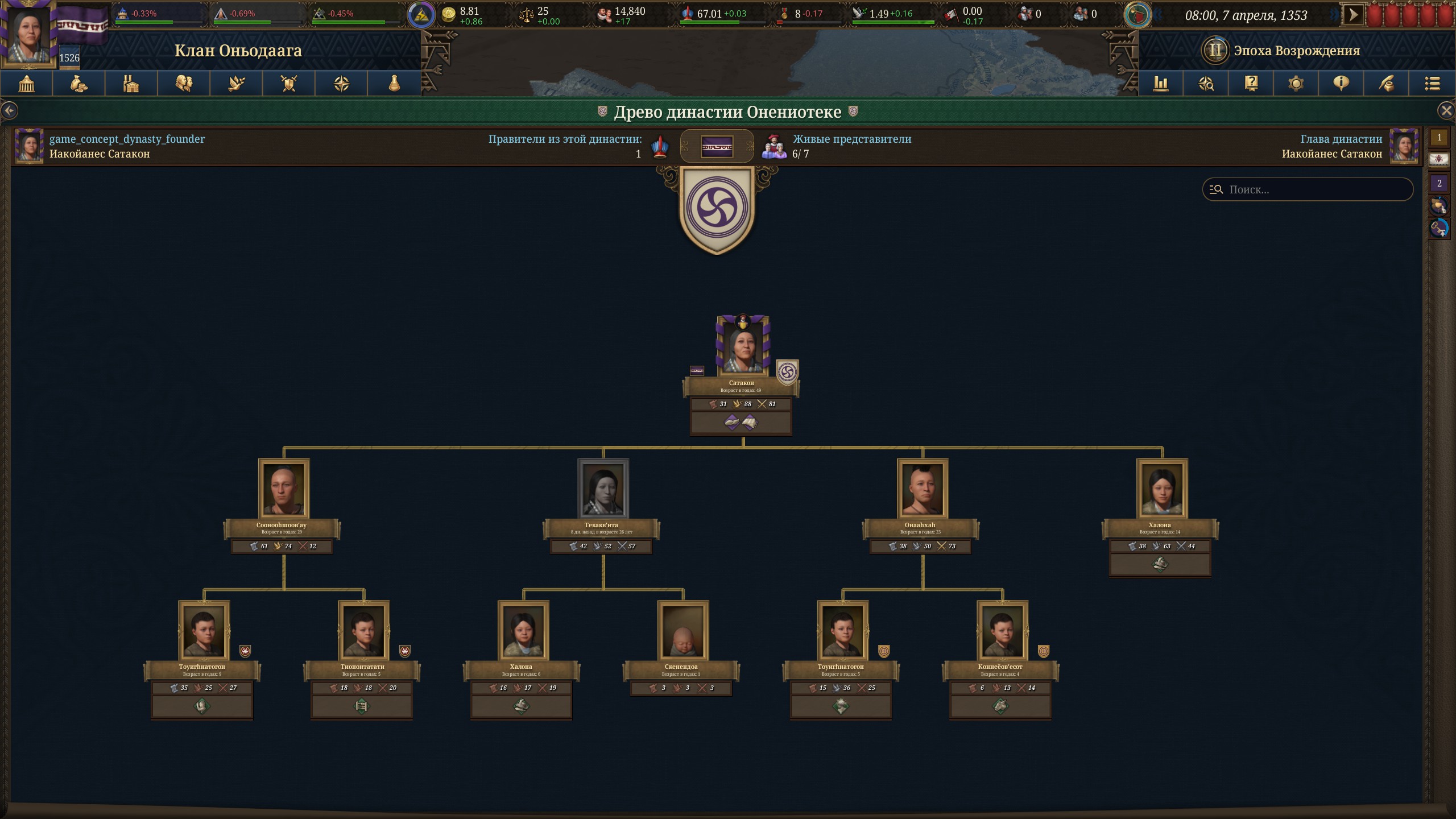Unpause the game with the play arrow
Image resolution: width=1456 pixels, height=819 pixels.
click(1354, 15)
